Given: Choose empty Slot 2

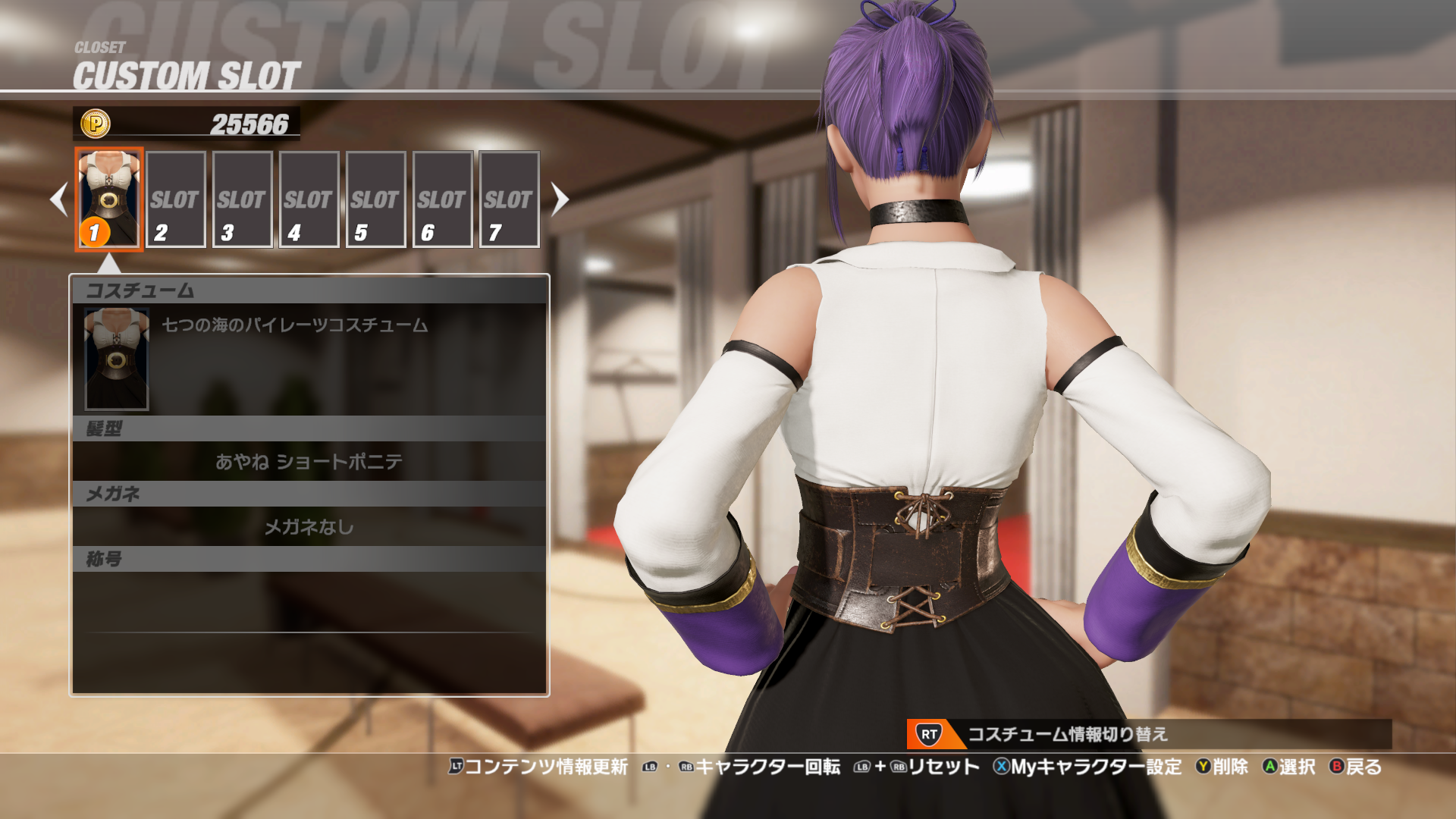Looking at the screenshot, I should pos(175,199).
